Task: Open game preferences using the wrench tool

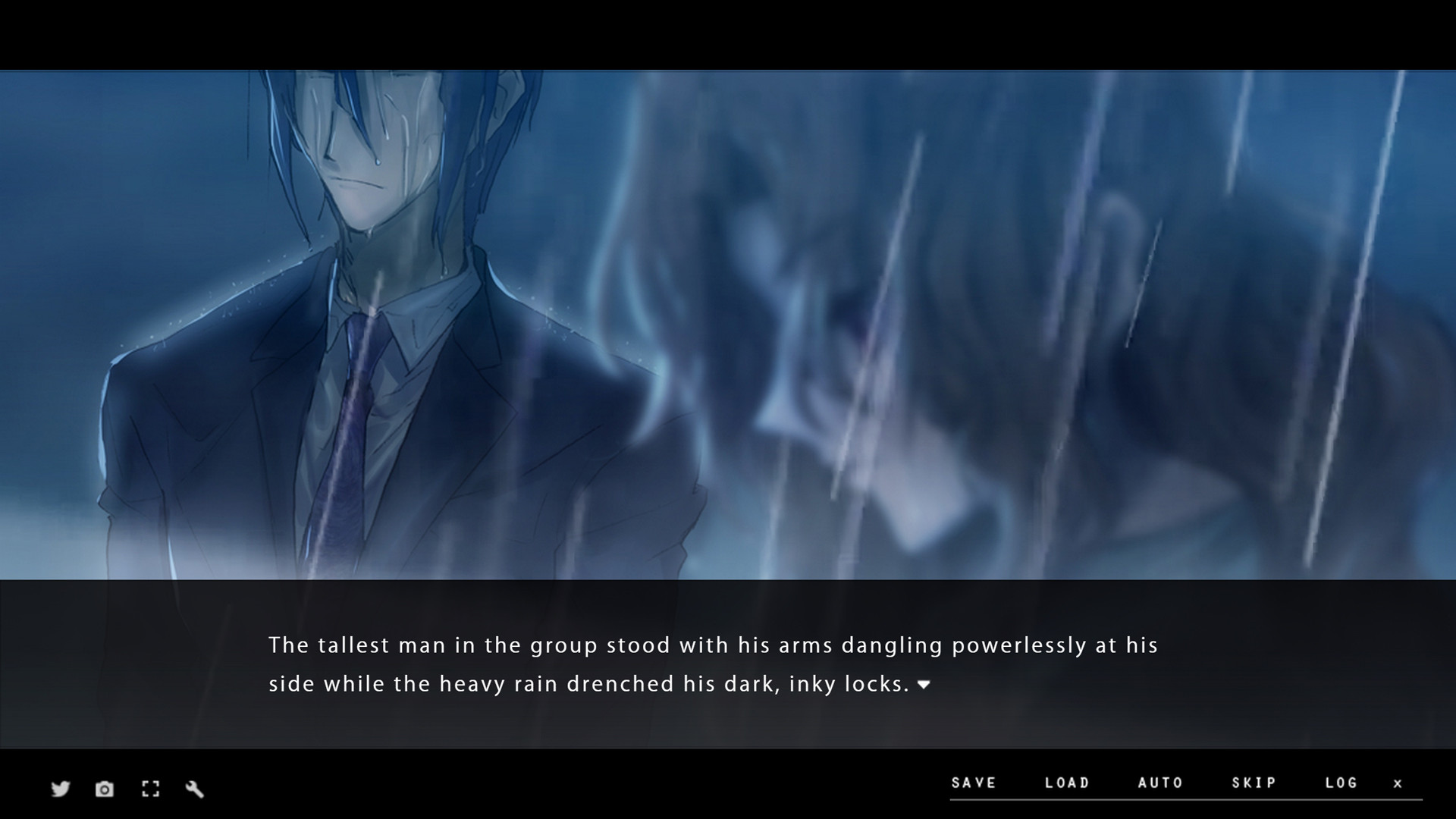Action: pos(195,789)
